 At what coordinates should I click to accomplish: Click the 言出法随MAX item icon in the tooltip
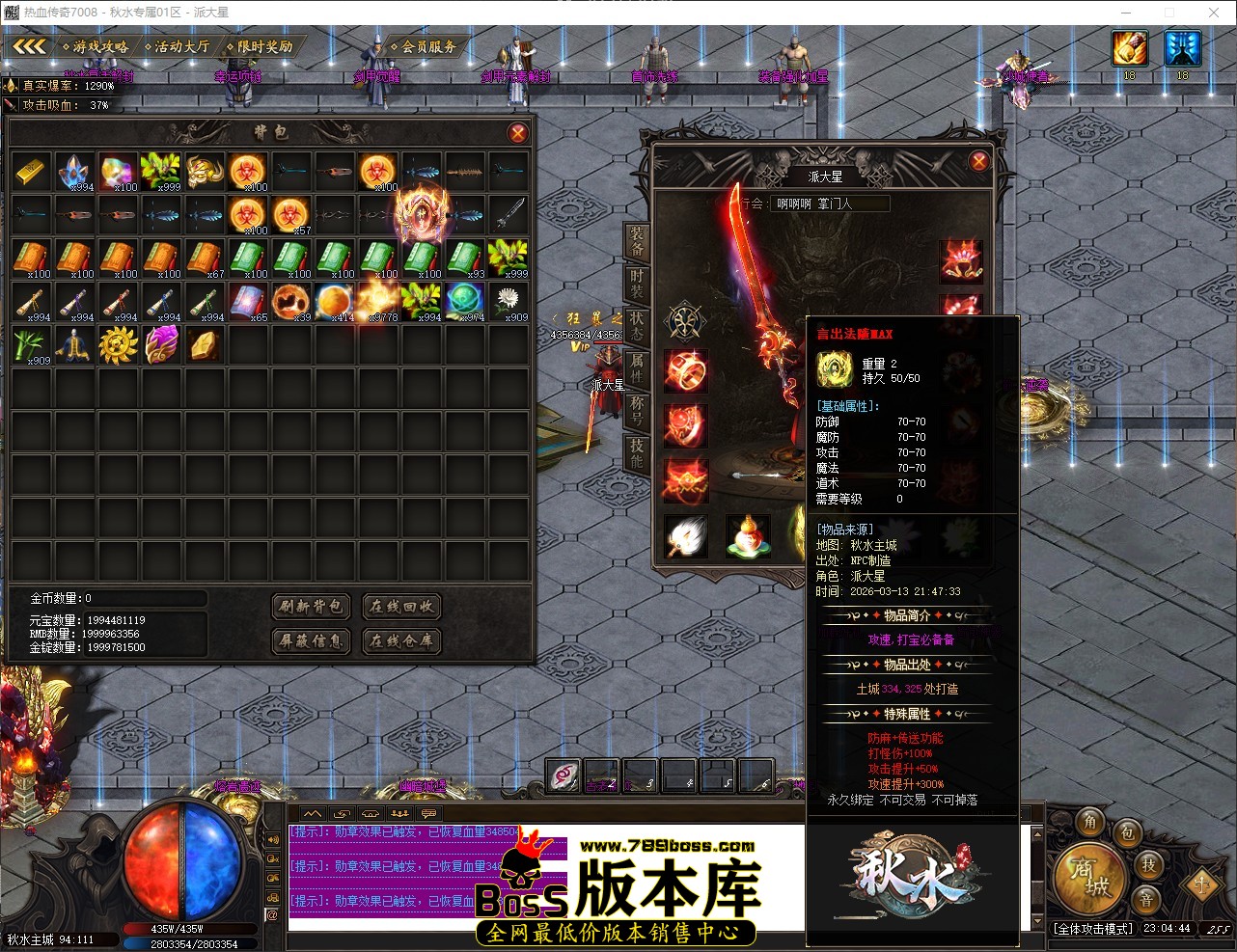[x=834, y=368]
